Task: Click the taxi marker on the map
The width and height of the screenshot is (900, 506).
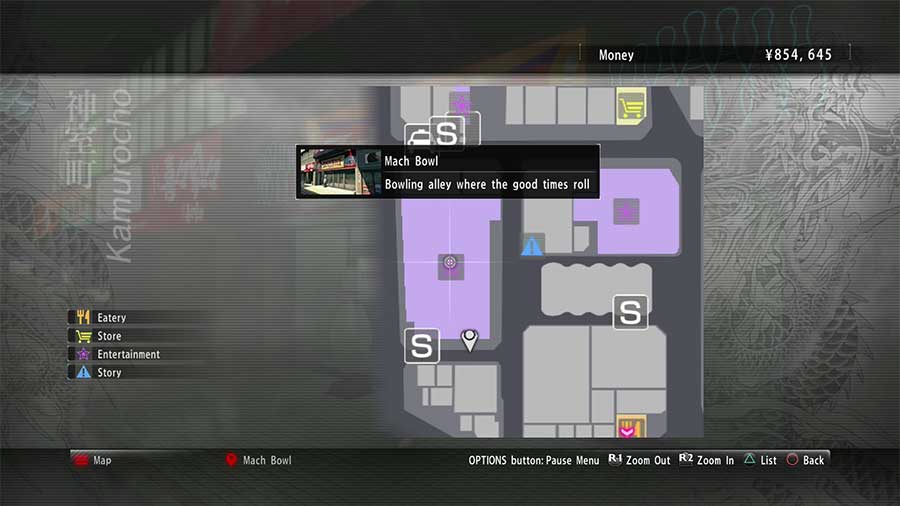Action: point(417,136)
